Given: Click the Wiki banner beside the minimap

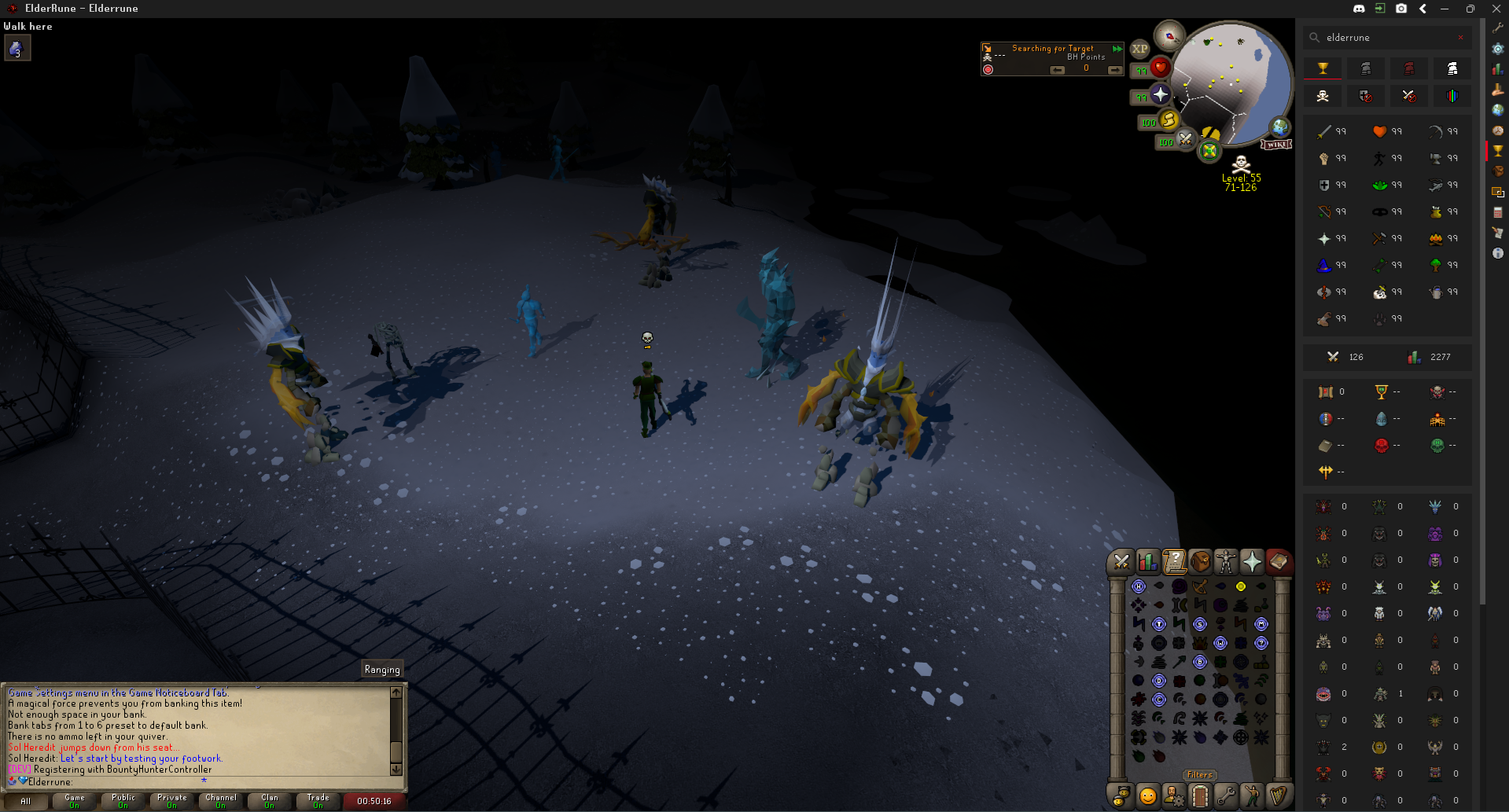Looking at the screenshot, I should (x=1278, y=144).
